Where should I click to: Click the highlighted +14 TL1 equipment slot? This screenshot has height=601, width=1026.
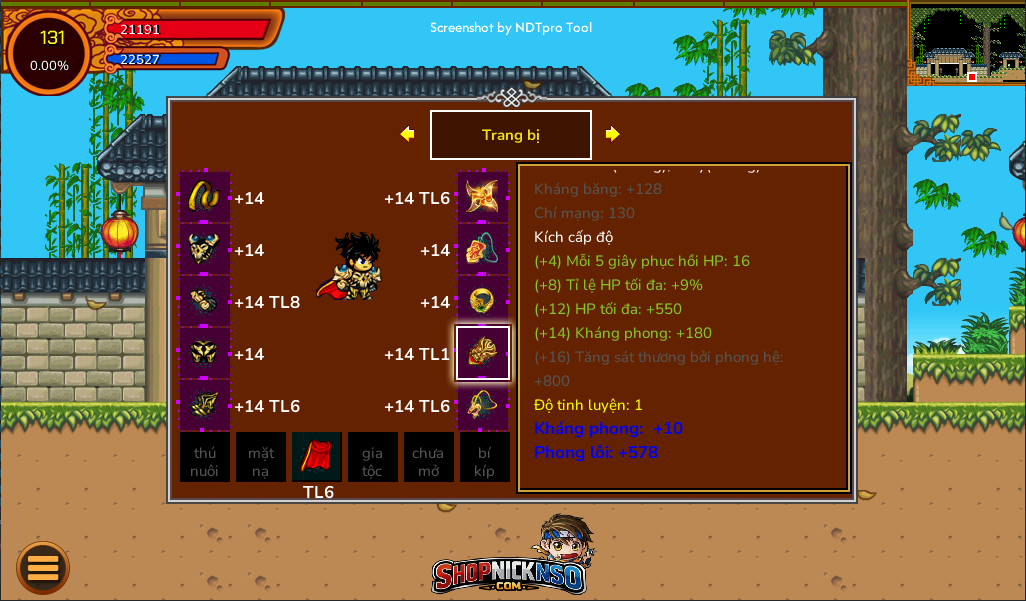coord(483,353)
